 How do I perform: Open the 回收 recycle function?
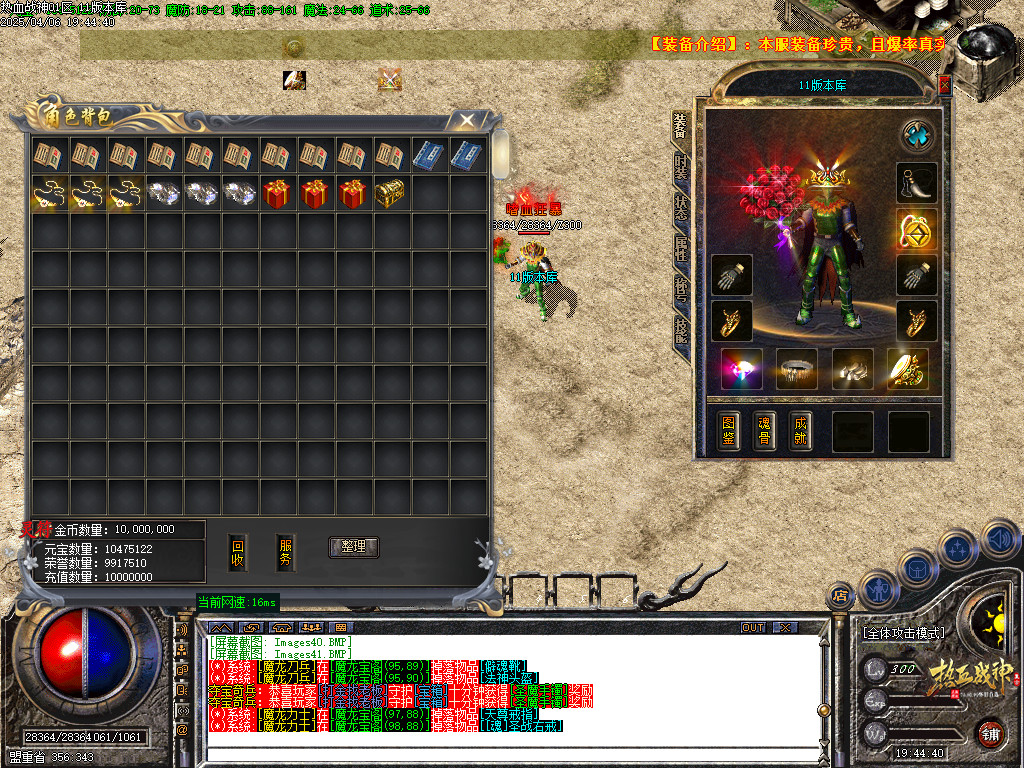point(238,553)
